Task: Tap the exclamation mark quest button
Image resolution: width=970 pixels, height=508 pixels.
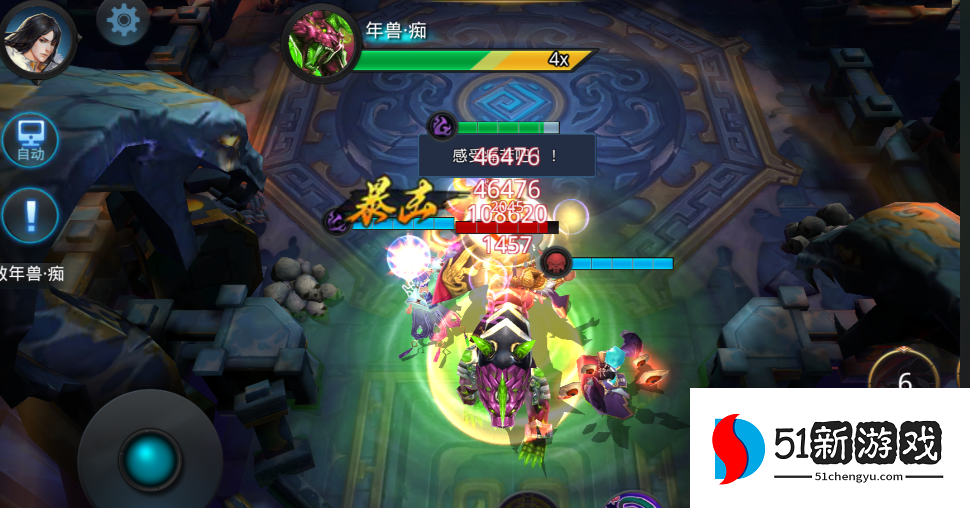Action: [x=30, y=214]
